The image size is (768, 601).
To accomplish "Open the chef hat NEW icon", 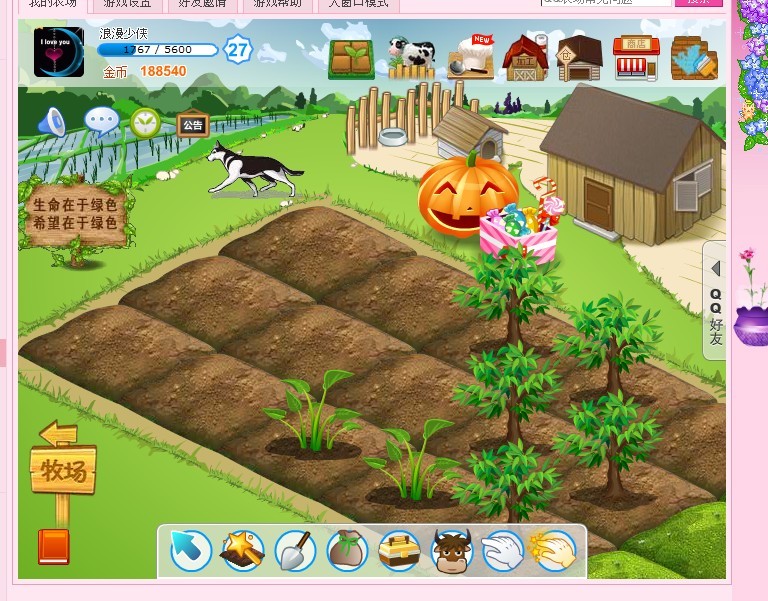I will (470, 58).
